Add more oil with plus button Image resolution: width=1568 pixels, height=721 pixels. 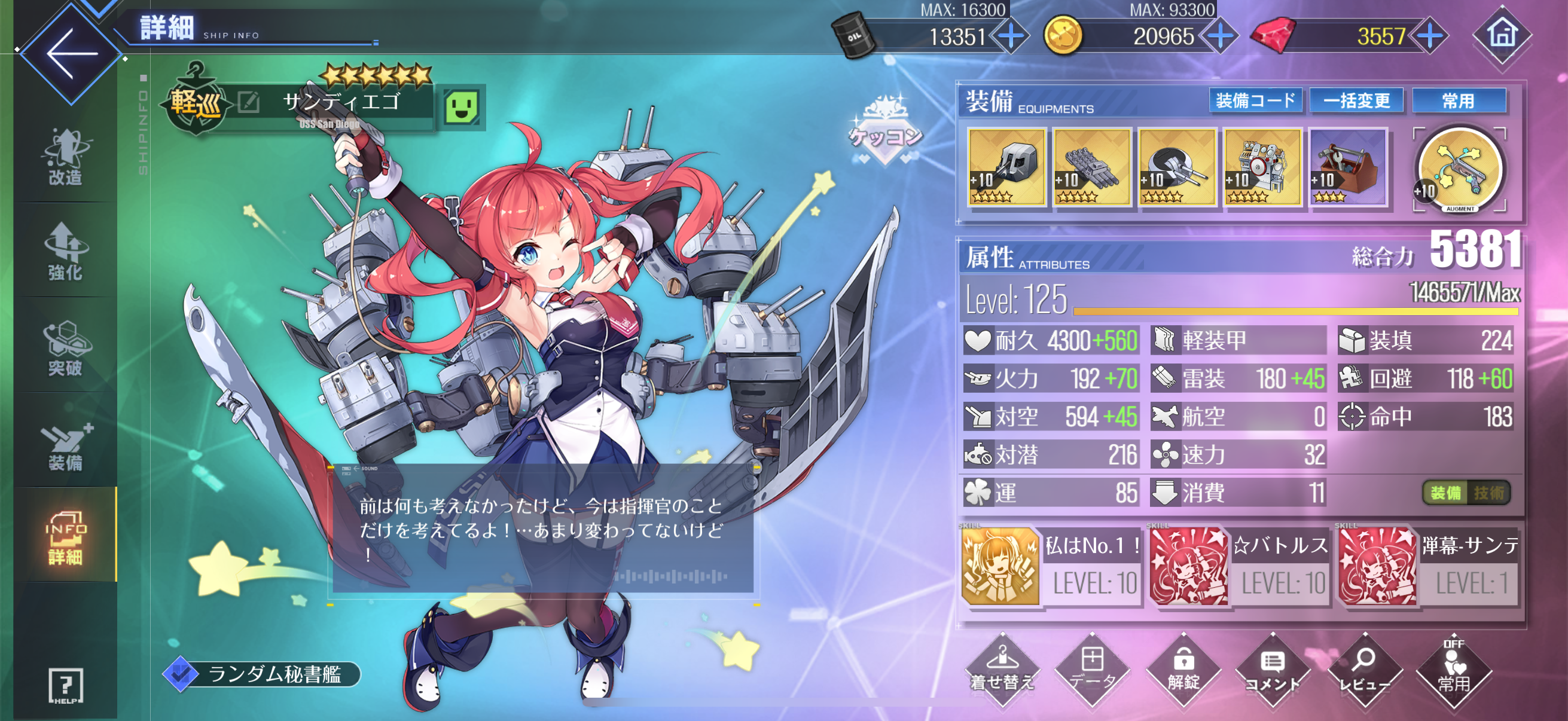tap(1011, 36)
